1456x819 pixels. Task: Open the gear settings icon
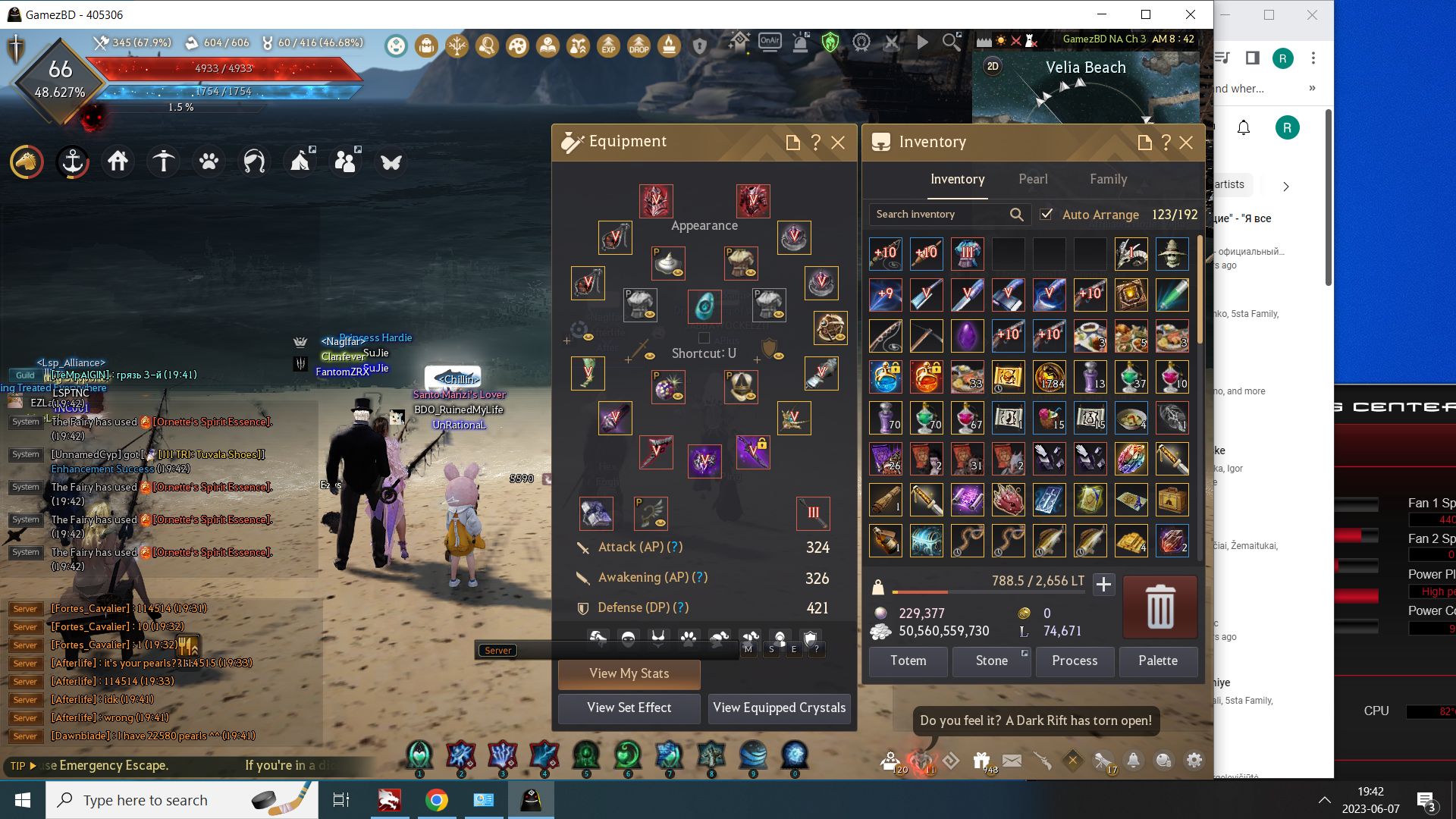click(x=1194, y=760)
